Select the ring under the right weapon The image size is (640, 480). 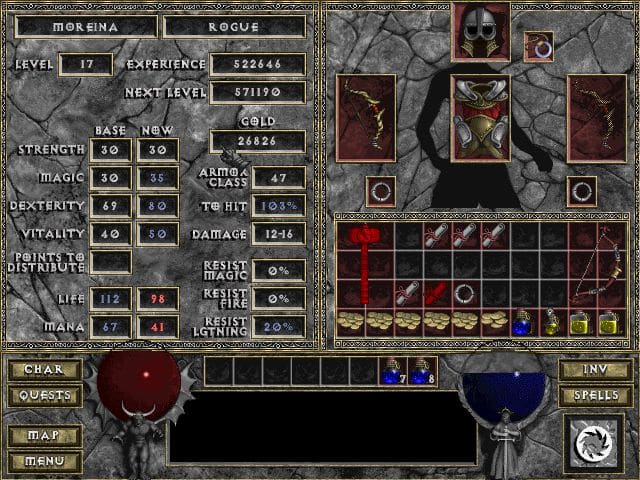581,190
